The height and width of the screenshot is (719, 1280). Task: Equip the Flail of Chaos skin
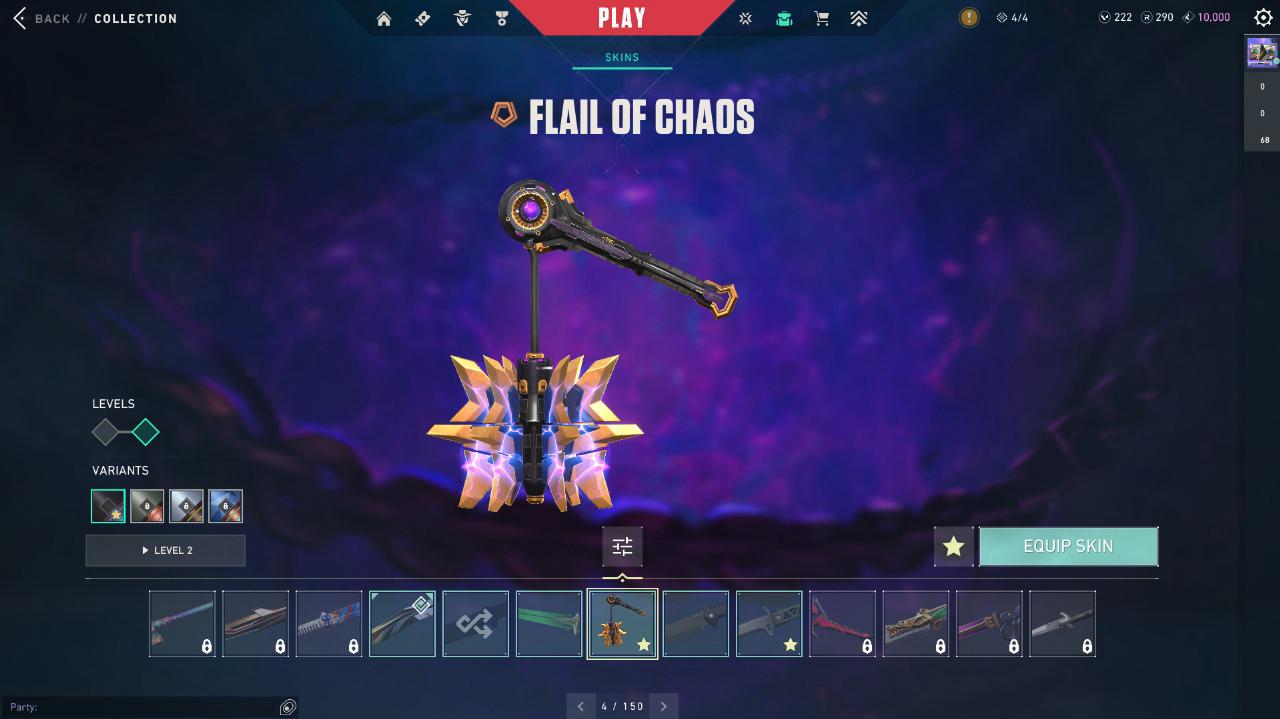(x=1068, y=547)
